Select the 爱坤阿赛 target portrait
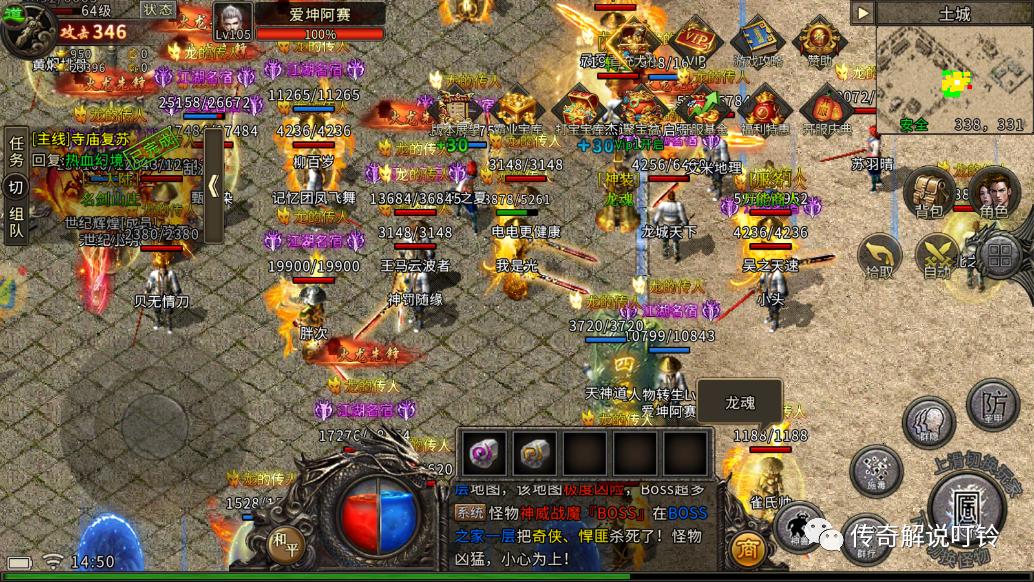The width and height of the screenshot is (1034, 582). pos(233,21)
